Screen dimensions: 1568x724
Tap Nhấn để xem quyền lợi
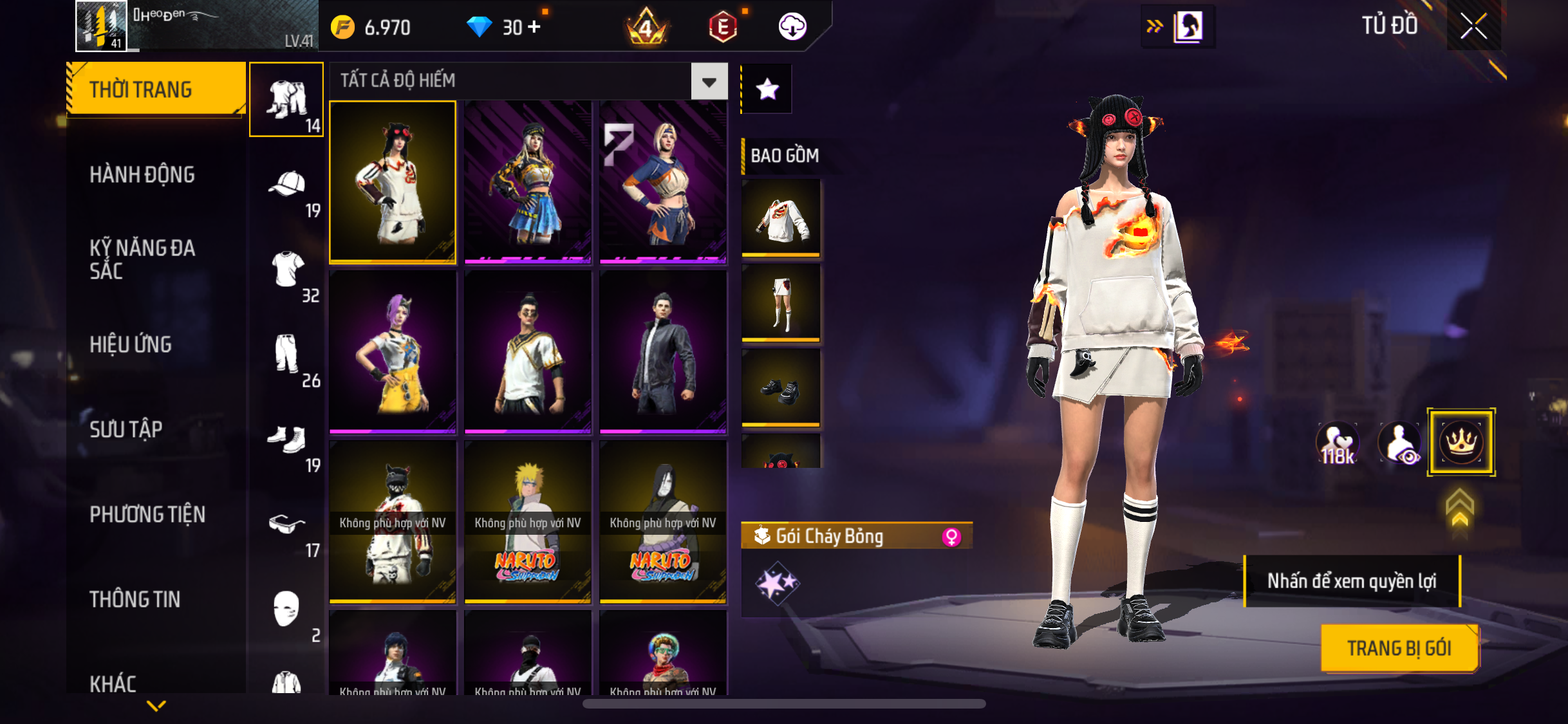pyautogui.click(x=1352, y=581)
